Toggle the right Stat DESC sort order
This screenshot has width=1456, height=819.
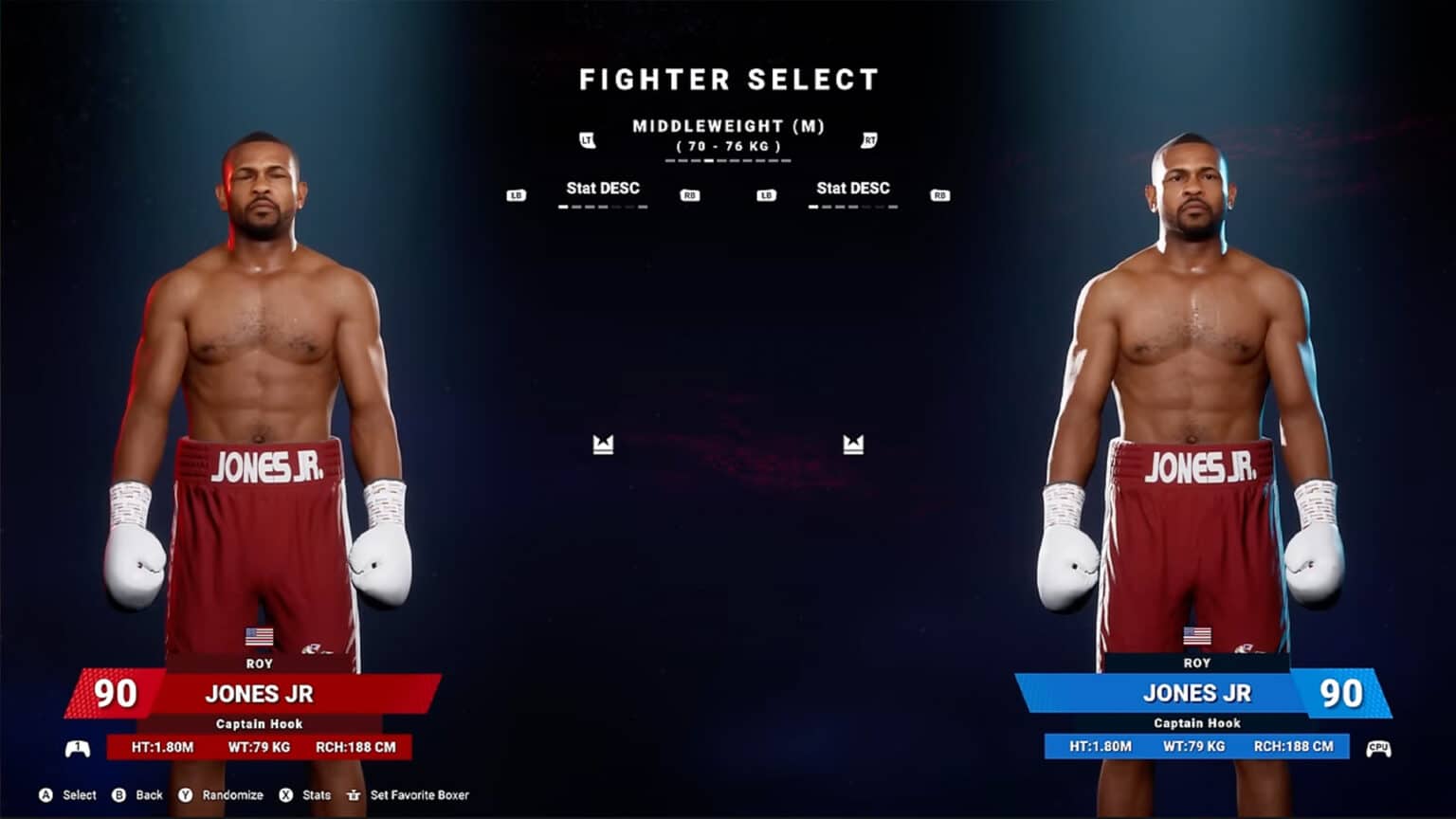(853, 188)
